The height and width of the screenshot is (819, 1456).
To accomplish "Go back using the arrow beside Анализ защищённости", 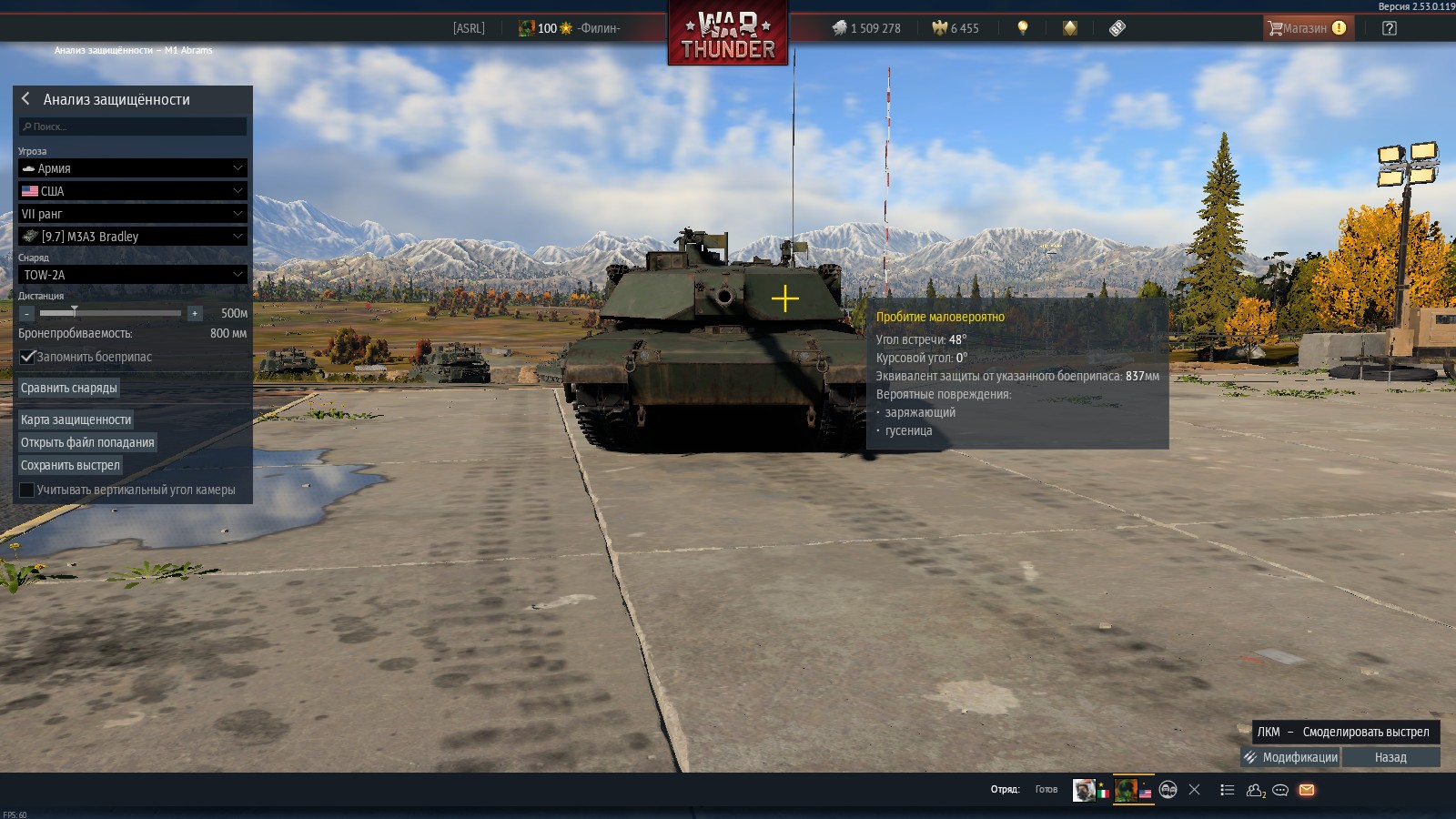I will tap(25, 98).
